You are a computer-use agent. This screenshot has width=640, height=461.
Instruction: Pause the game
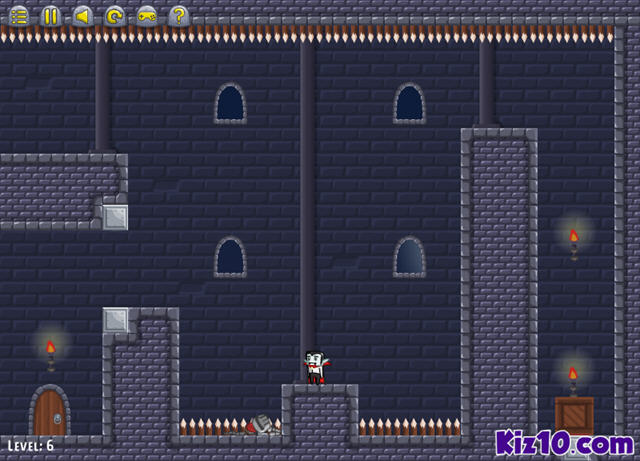coord(51,15)
